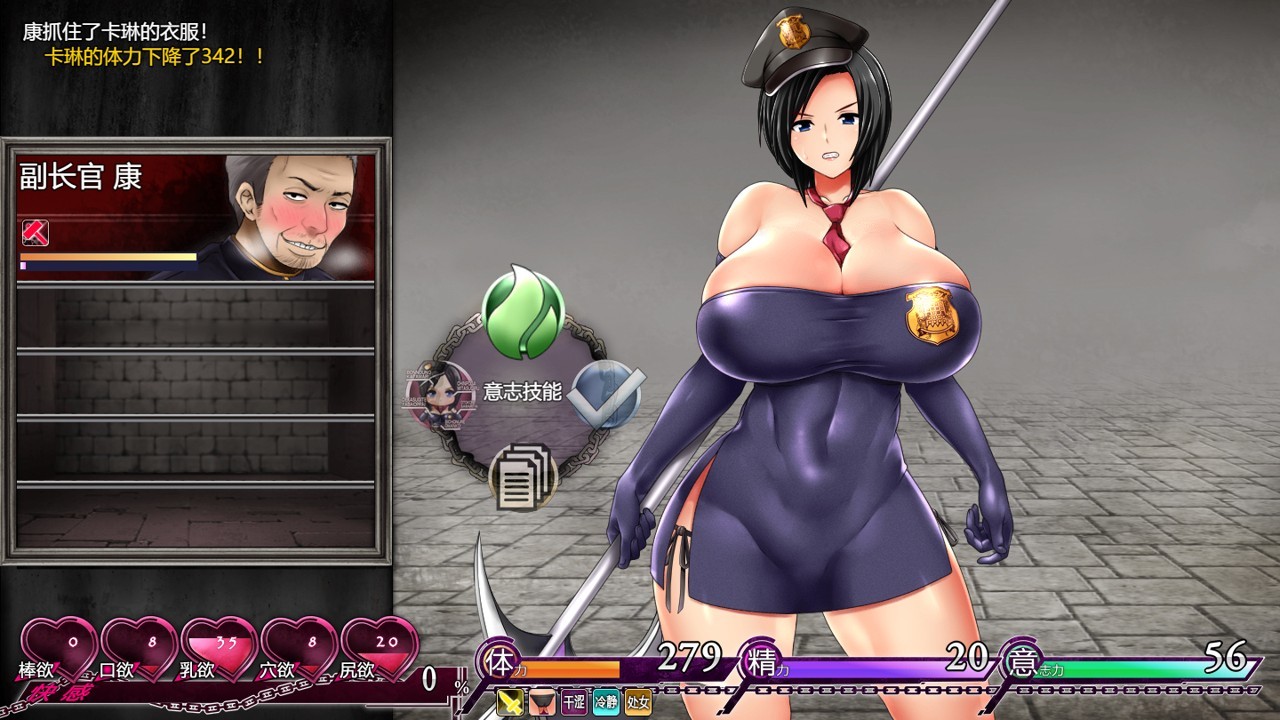Inspect the 处女 status icon
This screenshot has width=1280, height=720.
[x=638, y=703]
